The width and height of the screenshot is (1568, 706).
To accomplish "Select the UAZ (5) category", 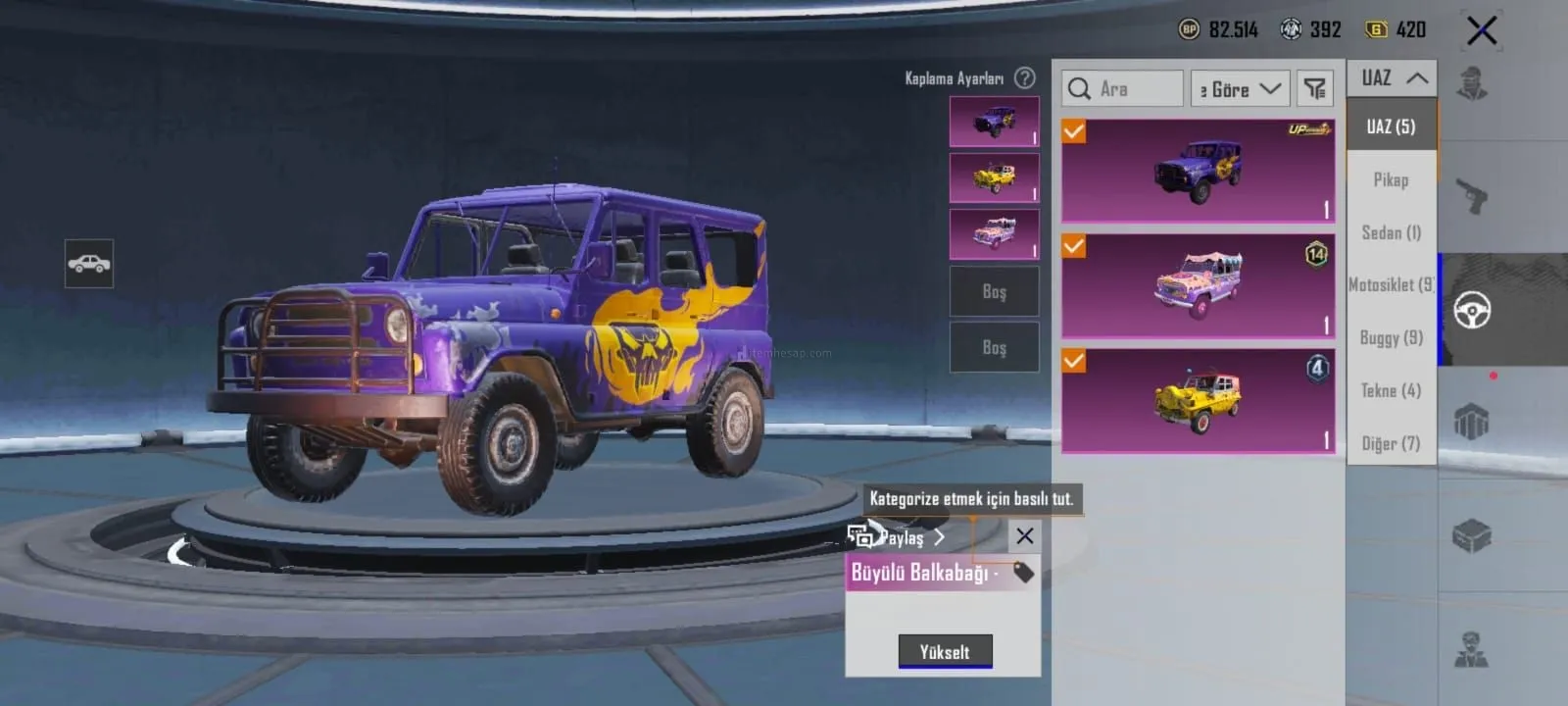I will pyautogui.click(x=1391, y=126).
